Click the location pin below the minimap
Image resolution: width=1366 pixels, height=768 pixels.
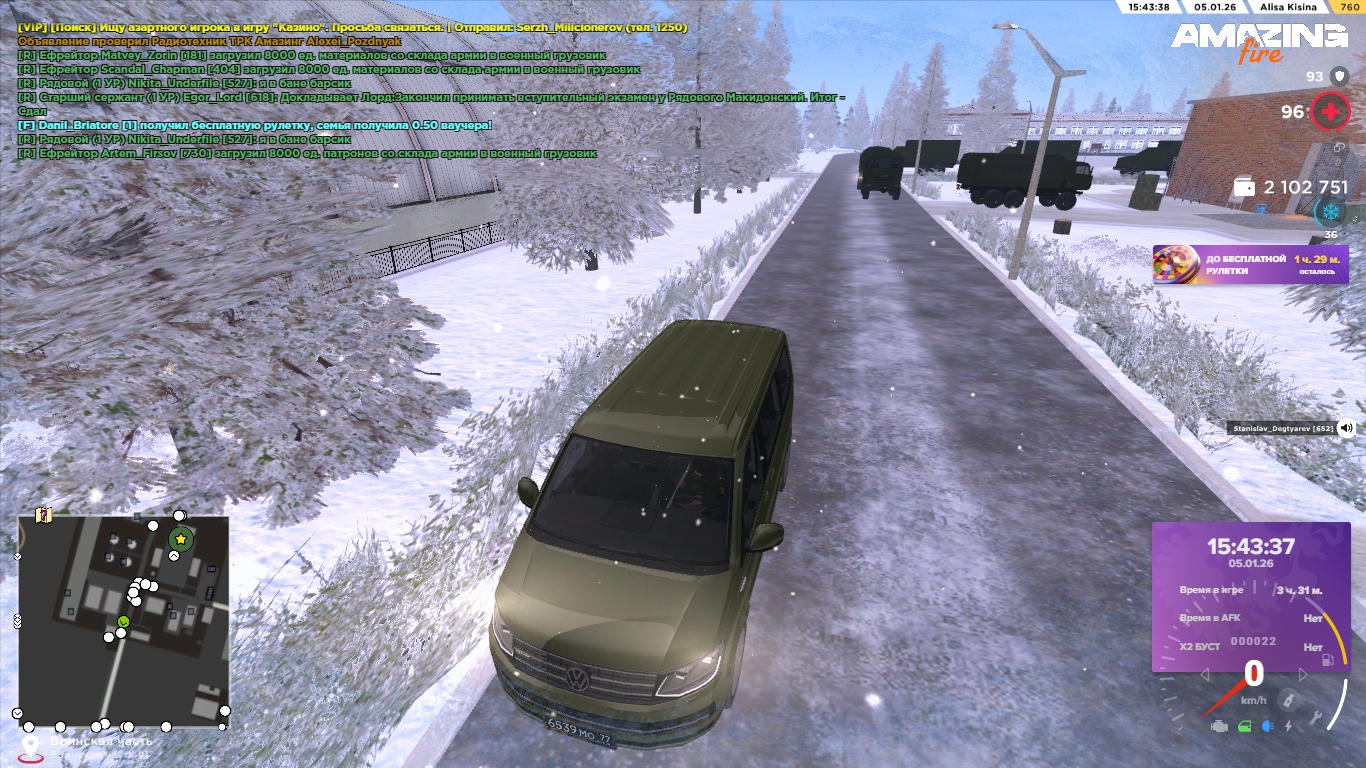(31, 746)
